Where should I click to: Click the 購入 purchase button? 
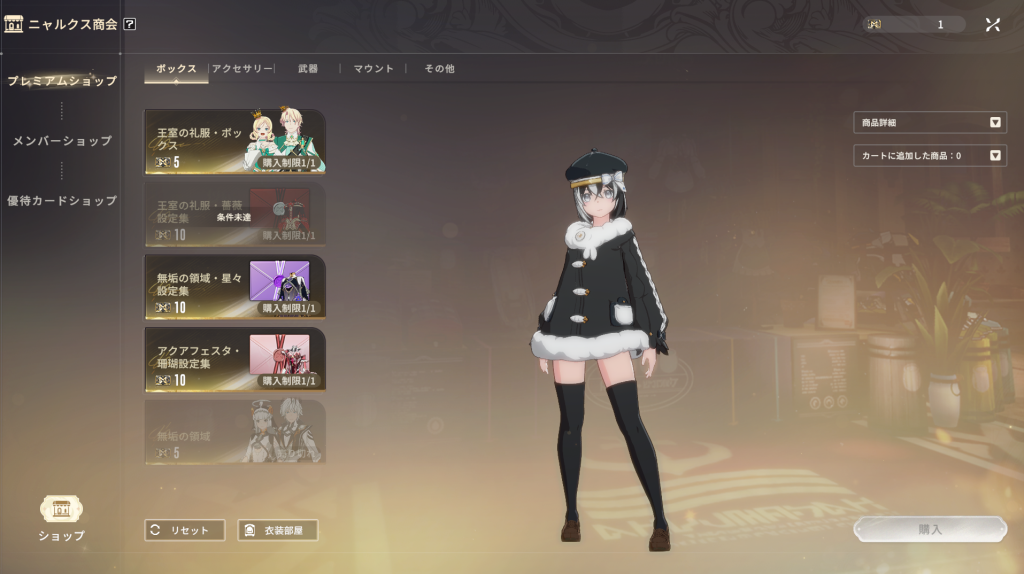pos(930,529)
